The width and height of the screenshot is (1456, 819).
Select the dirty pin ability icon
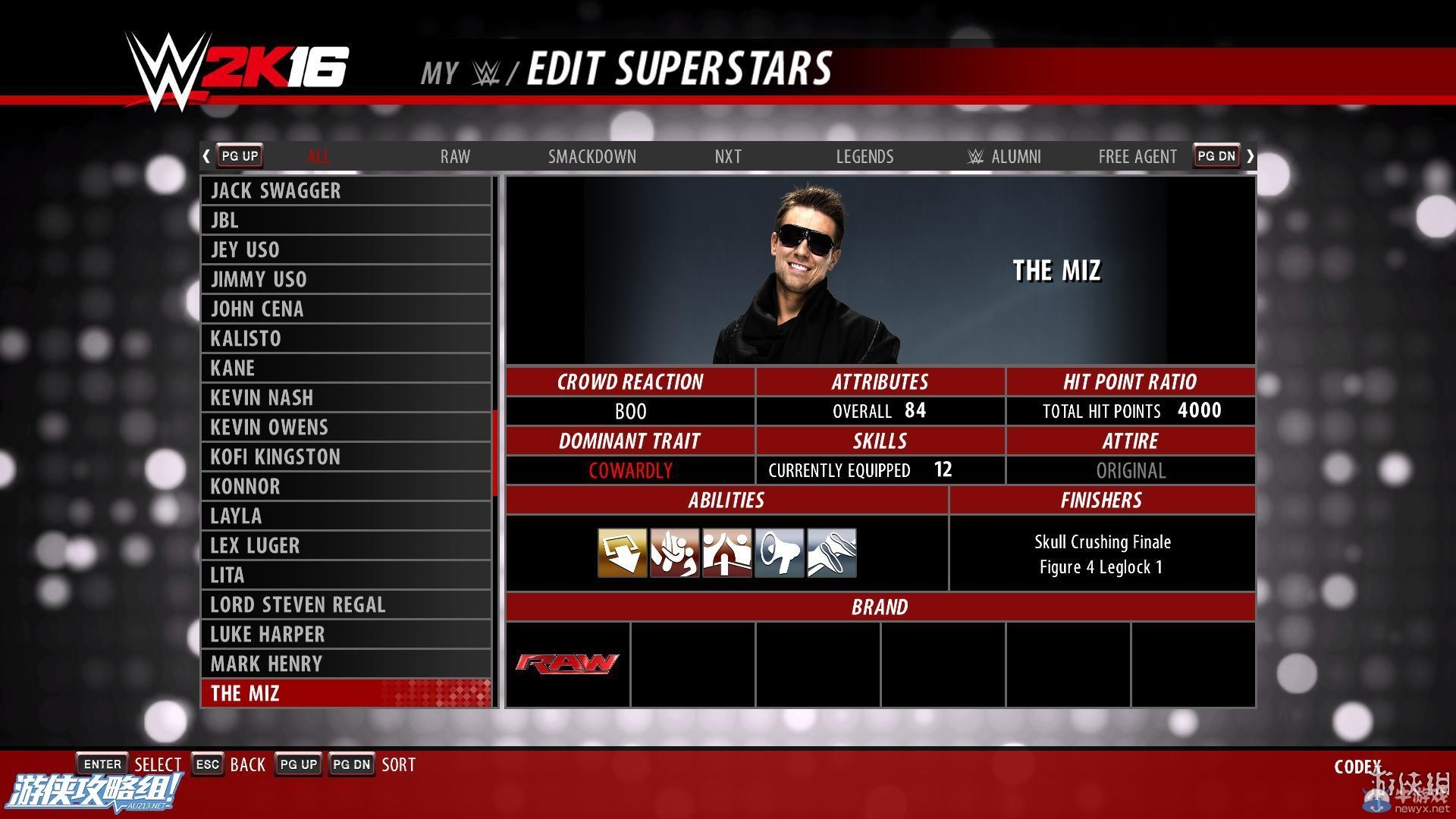pyautogui.click(x=830, y=552)
